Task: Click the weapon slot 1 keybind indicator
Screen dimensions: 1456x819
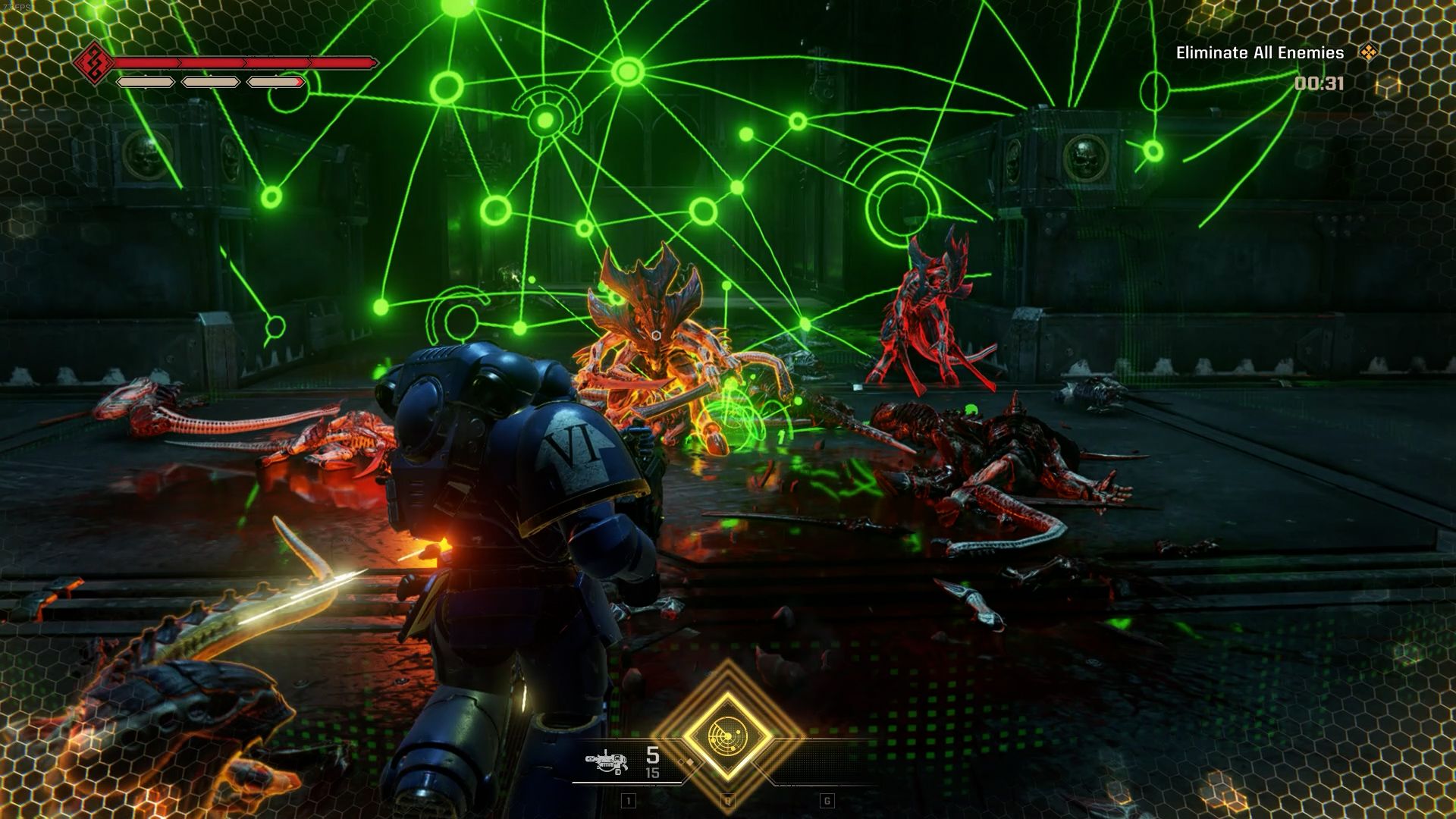Action: 628,801
